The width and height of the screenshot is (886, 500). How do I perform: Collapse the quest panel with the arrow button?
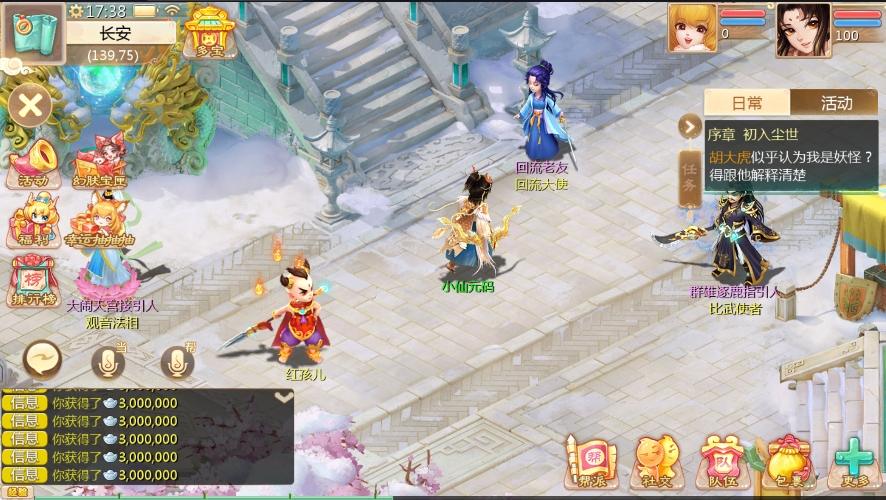pos(690,126)
